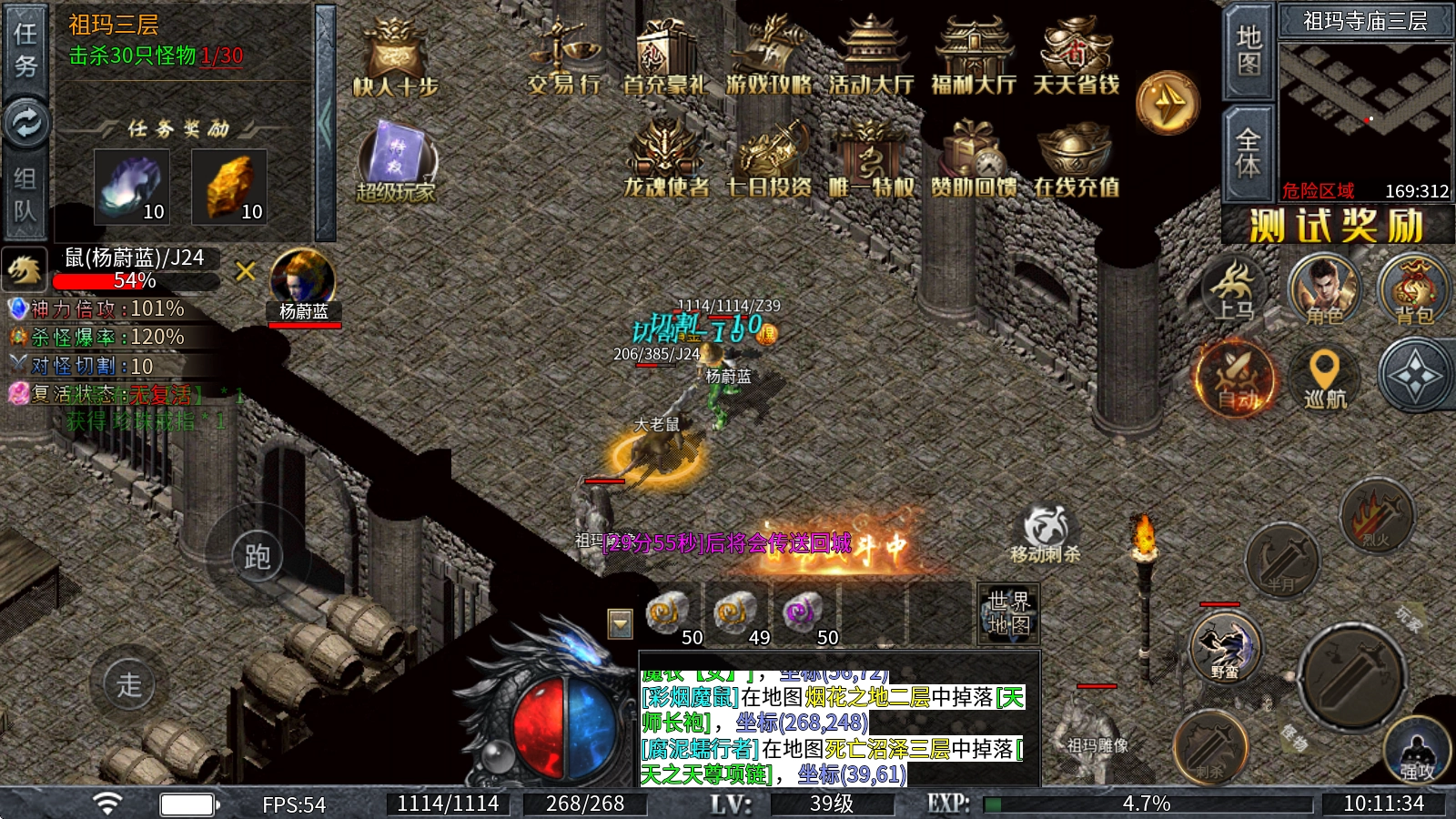Activate the 巡航 cruise navigation
1456x819 pixels.
click(1324, 377)
